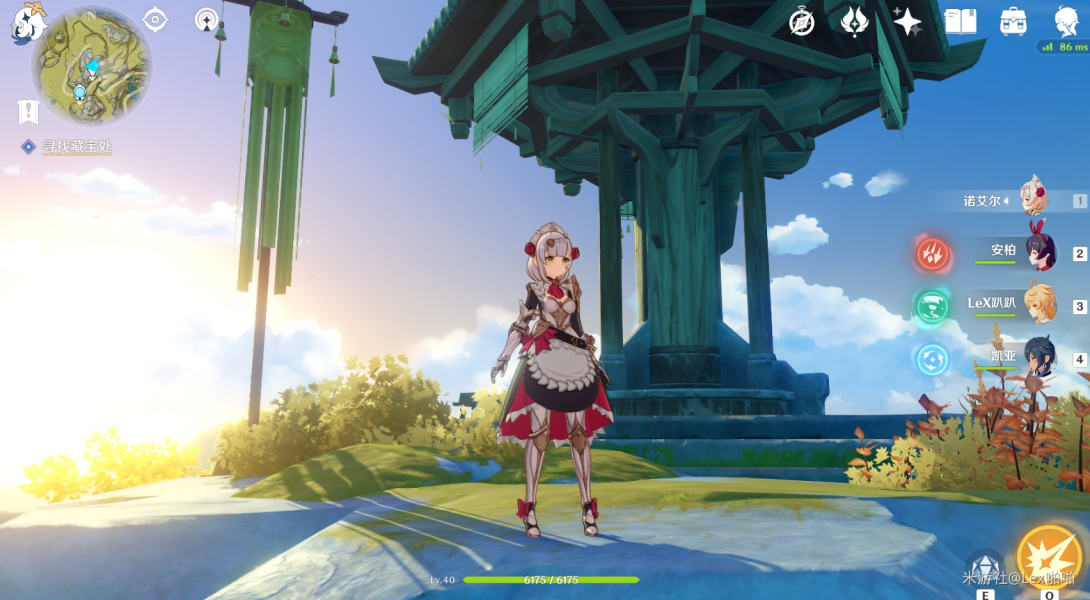Trigger LeX趴趴's green Anemo burst icon
Viewport: 1090px width, 600px height.
(x=933, y=306)
